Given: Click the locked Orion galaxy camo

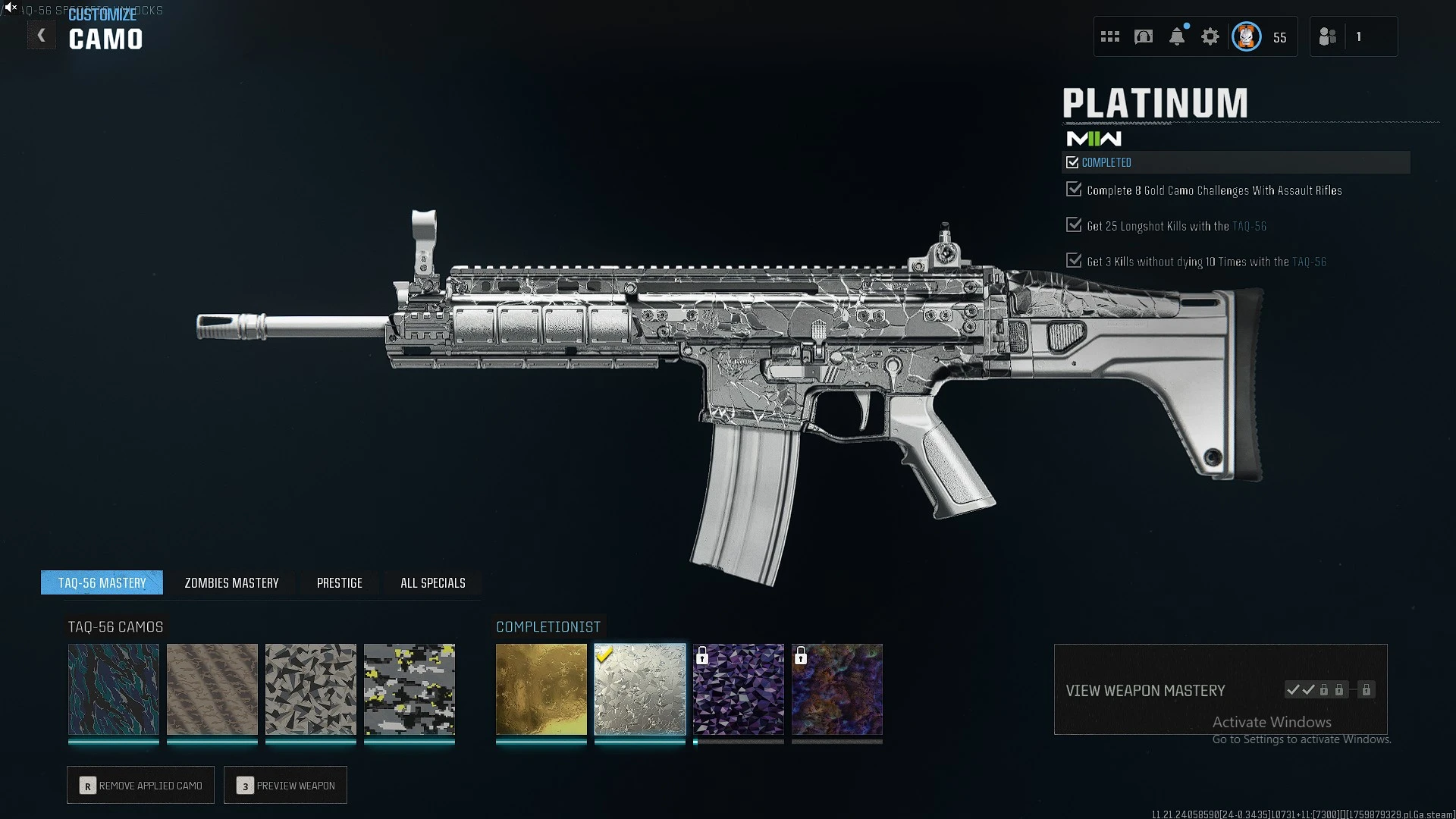Looking at the screenshot, I should (837, 689).
